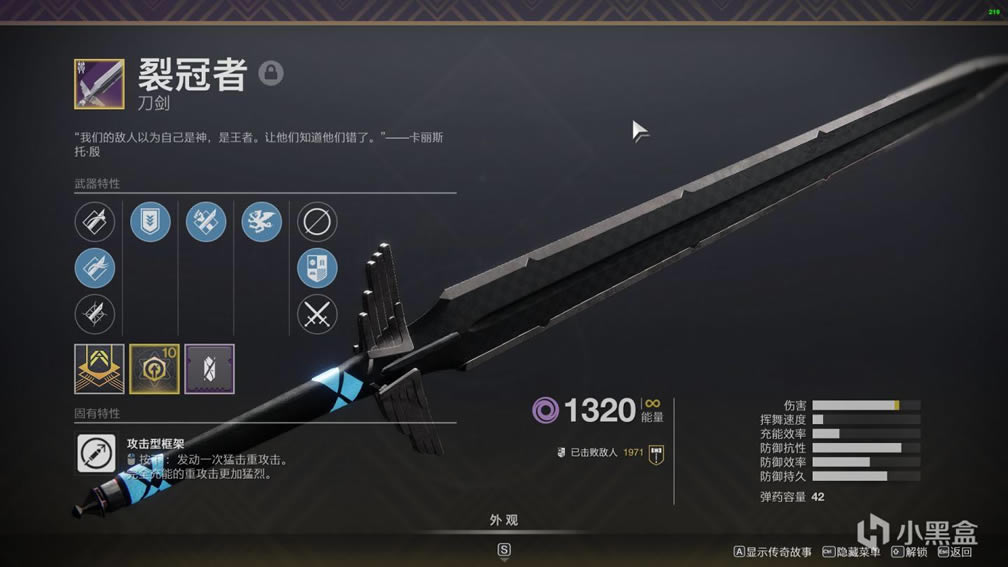This screenshot has width=1008, height=567.
Task: Open the golden masterwork tier slot
Action: (x=100, y=369)
